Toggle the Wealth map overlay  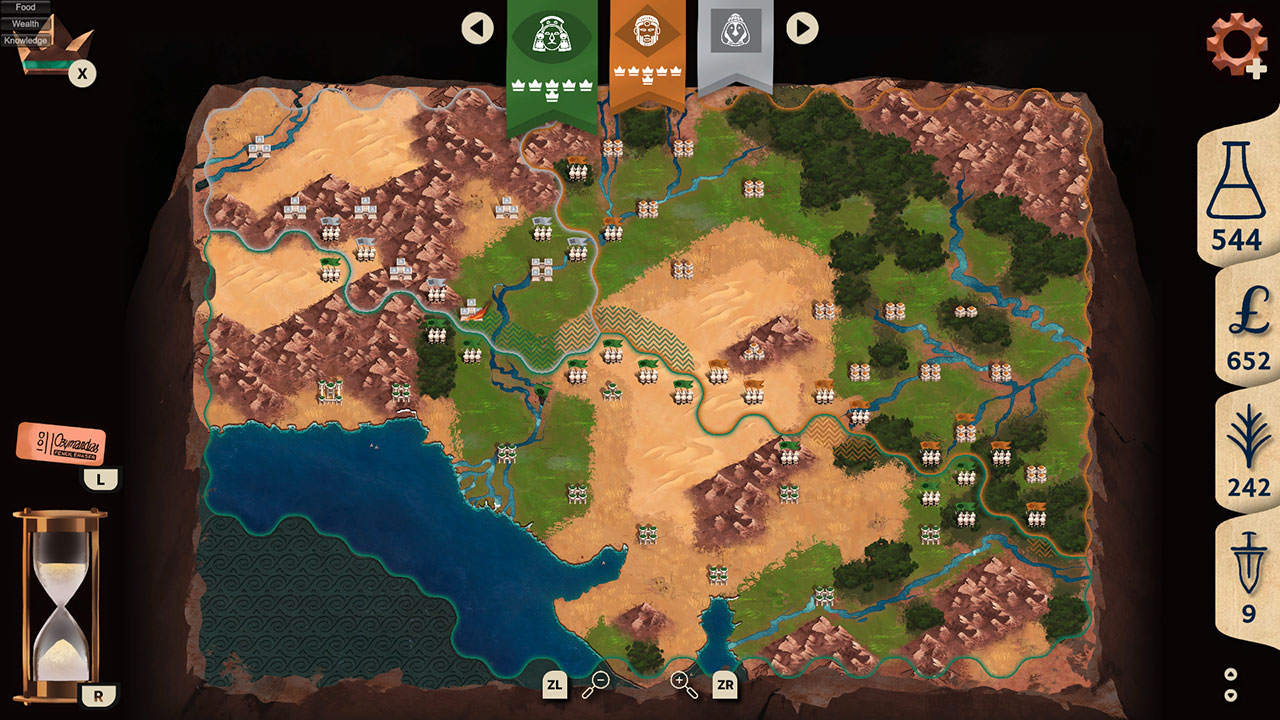coord(25,23)
